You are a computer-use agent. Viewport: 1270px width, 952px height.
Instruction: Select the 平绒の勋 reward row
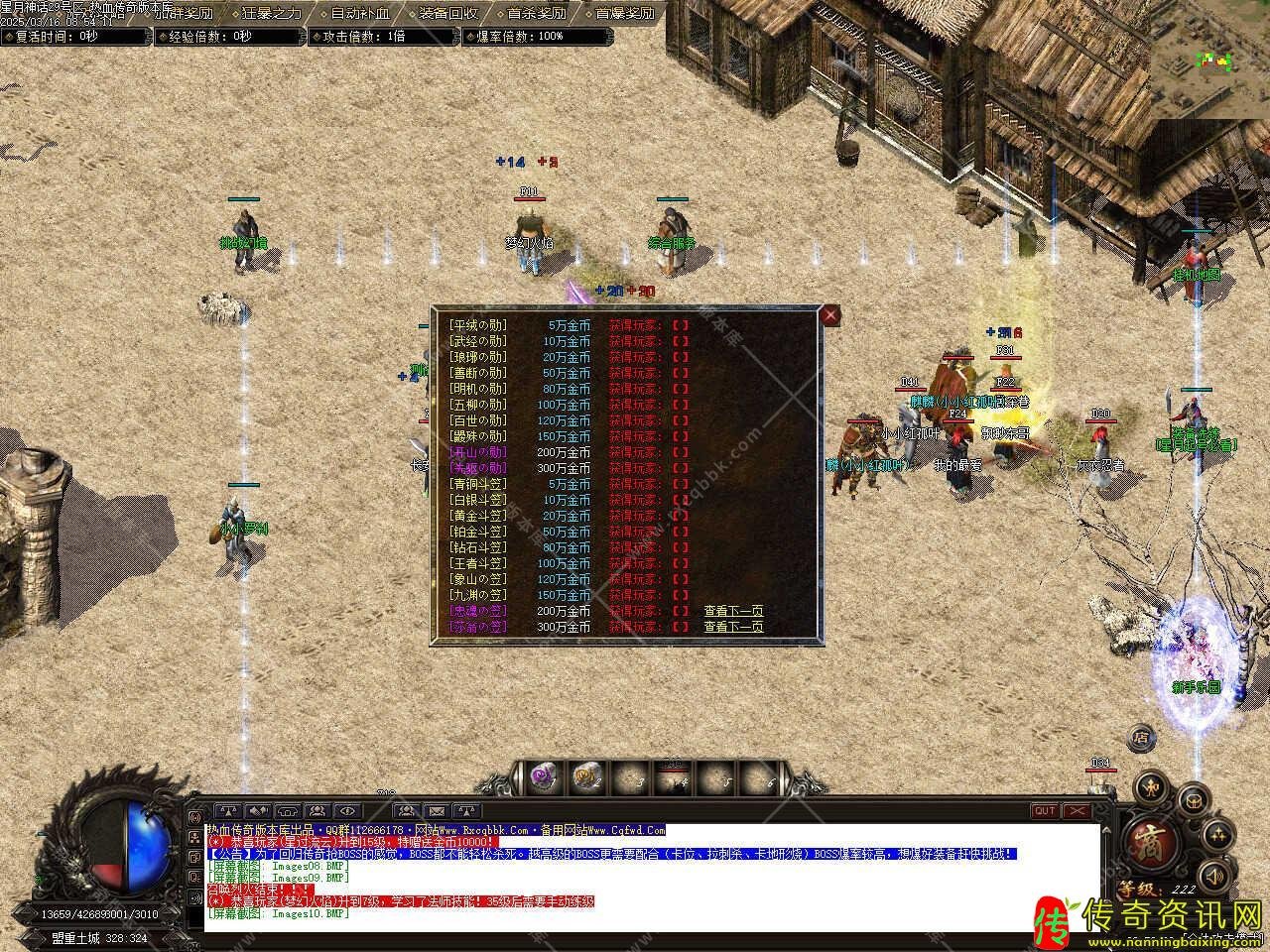point(477,325)
